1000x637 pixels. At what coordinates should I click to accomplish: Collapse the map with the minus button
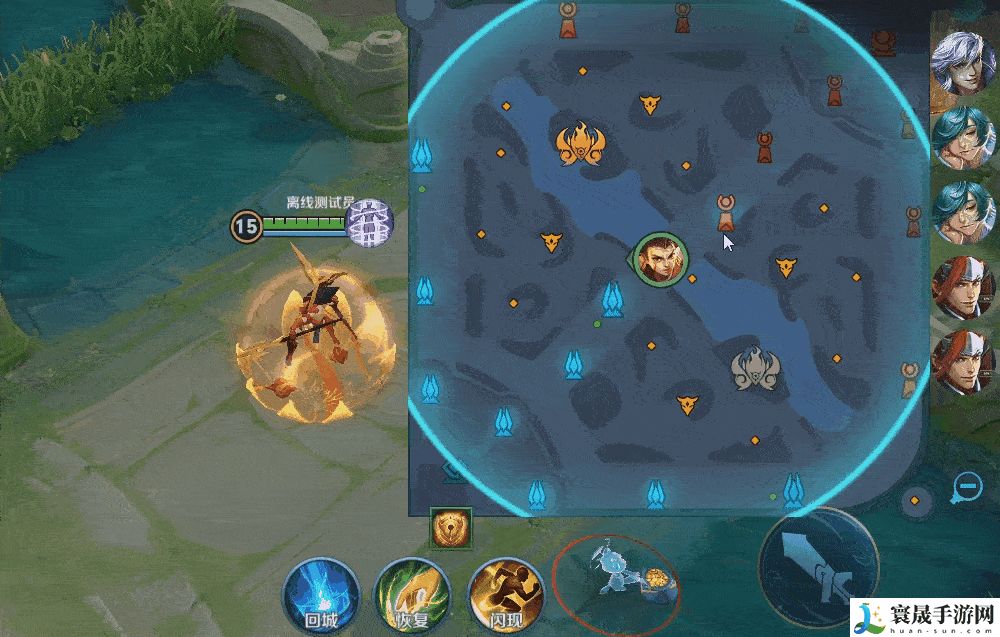[x=967, y=488]
